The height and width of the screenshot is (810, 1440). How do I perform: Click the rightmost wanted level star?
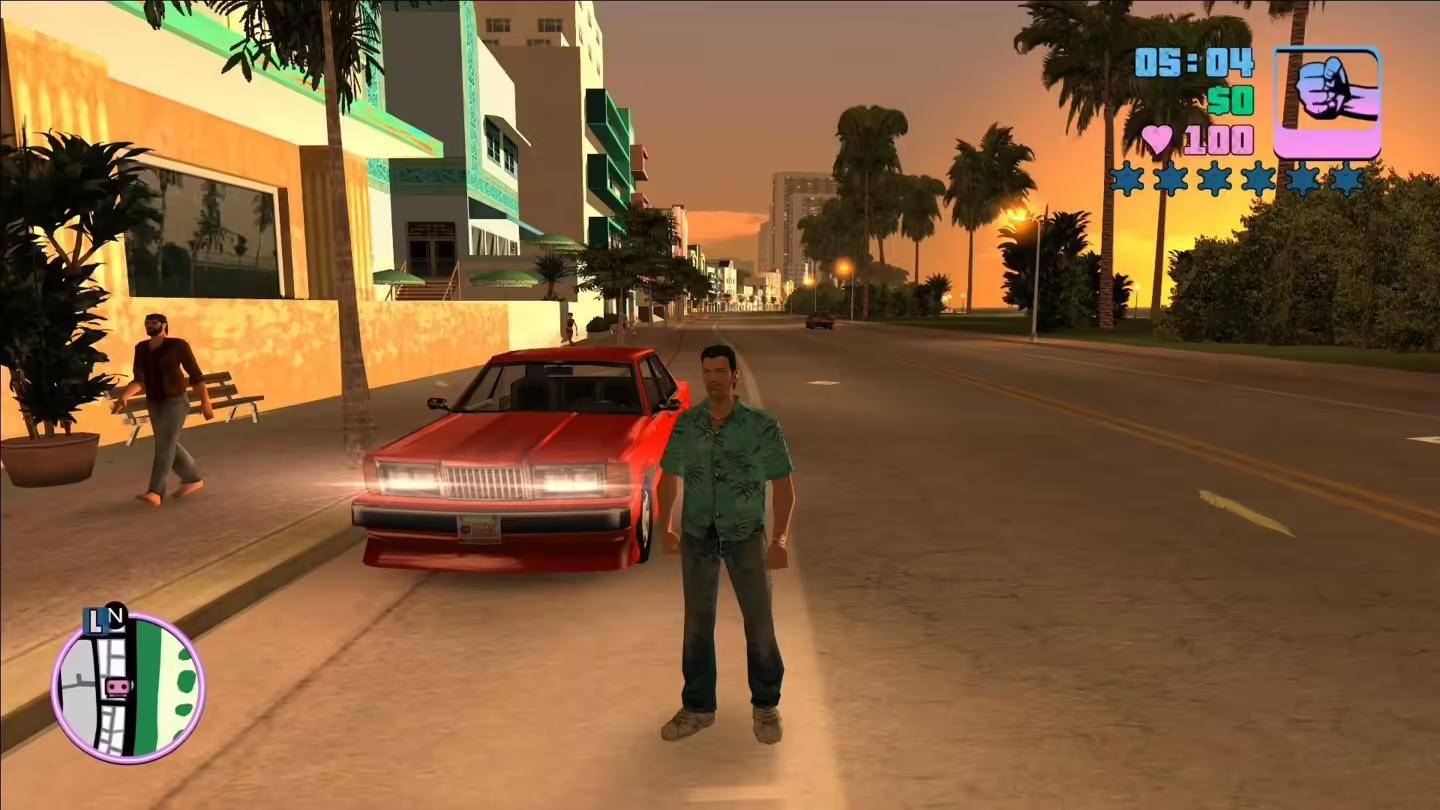(x=1348, y=177)
